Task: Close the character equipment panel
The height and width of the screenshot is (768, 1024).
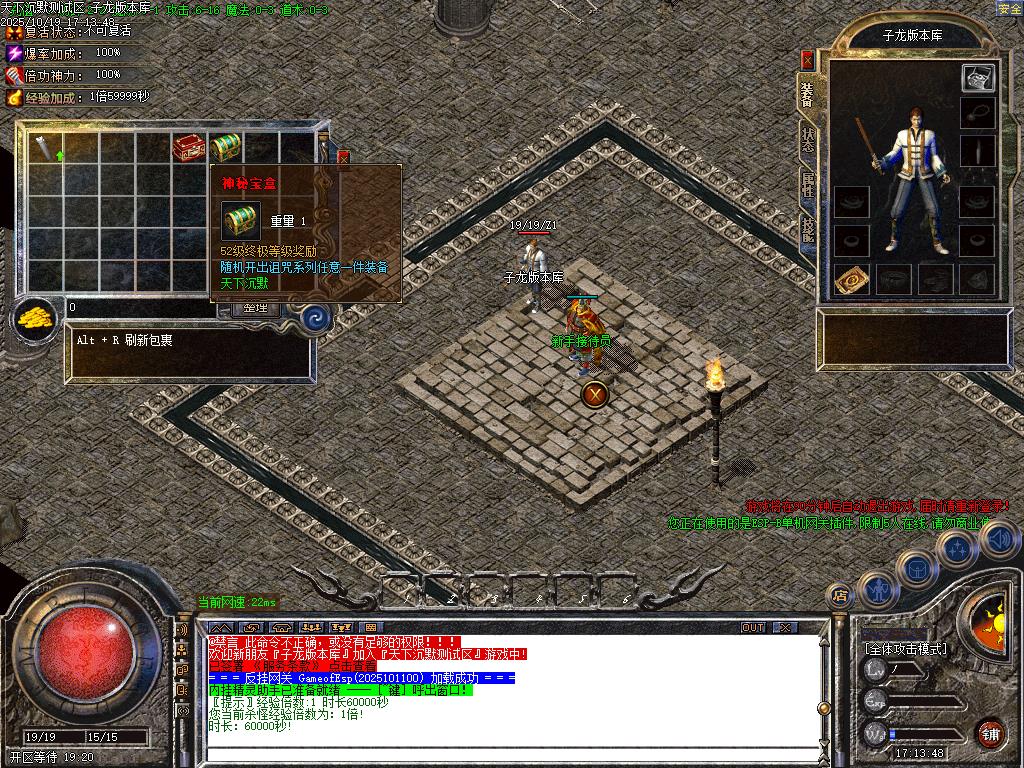Action: 807,61
